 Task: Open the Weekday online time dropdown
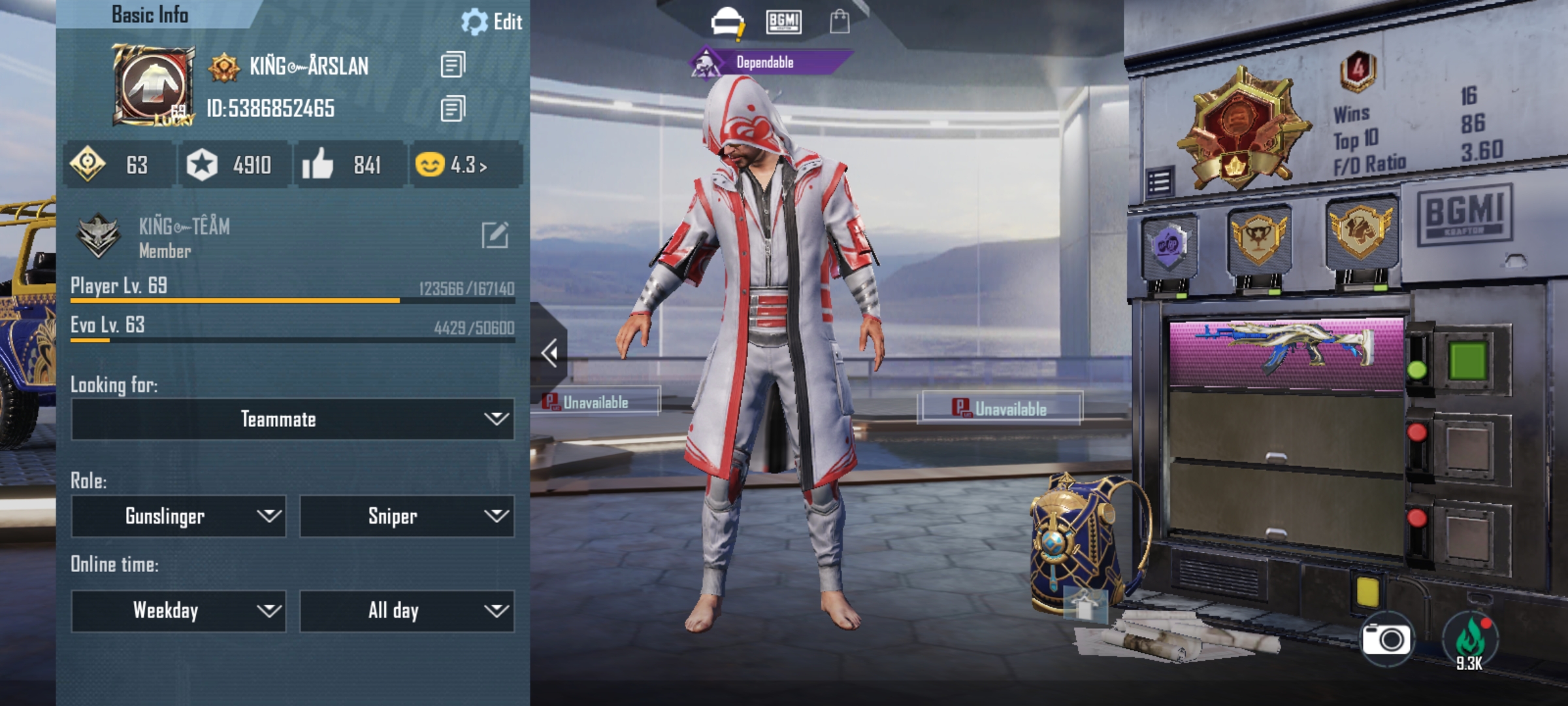(x=178, y=611)
